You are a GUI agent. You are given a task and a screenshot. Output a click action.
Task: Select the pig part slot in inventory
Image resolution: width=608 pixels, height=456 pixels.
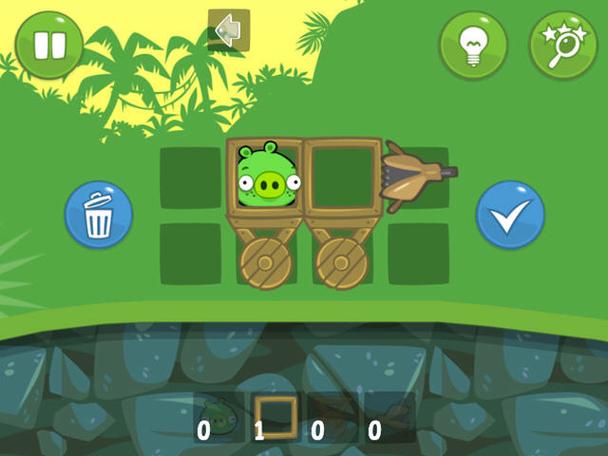(x=218, y=417)
